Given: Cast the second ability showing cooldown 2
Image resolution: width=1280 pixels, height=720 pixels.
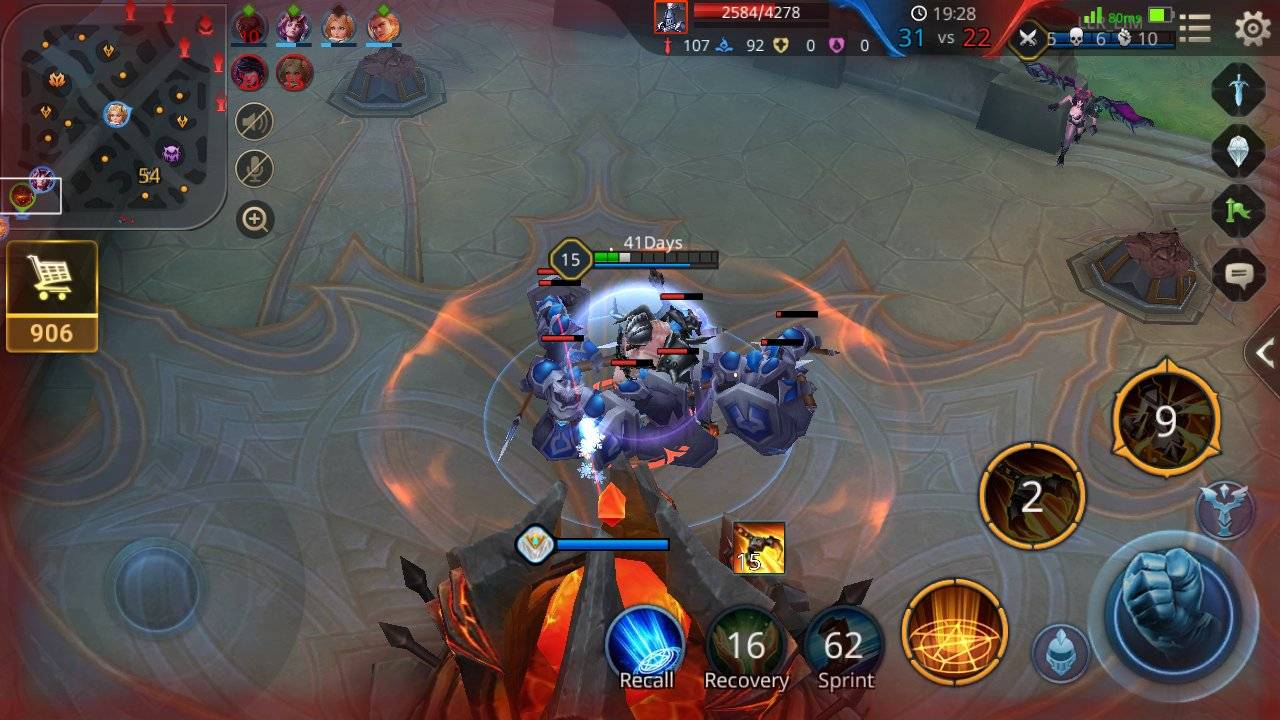Looking at the screenshot, I should [1032, 496].
